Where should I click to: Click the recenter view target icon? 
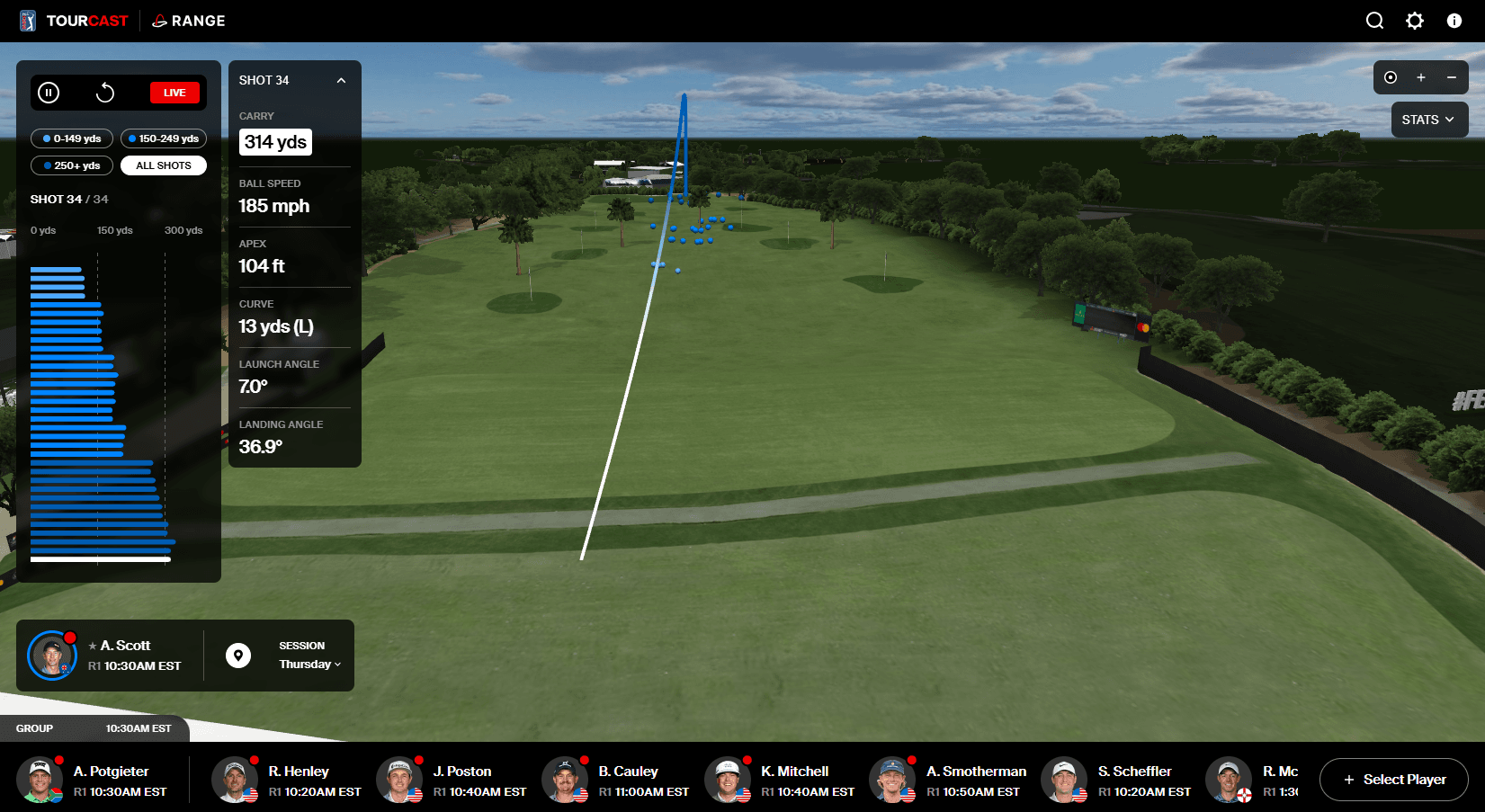coord(1390,77)
